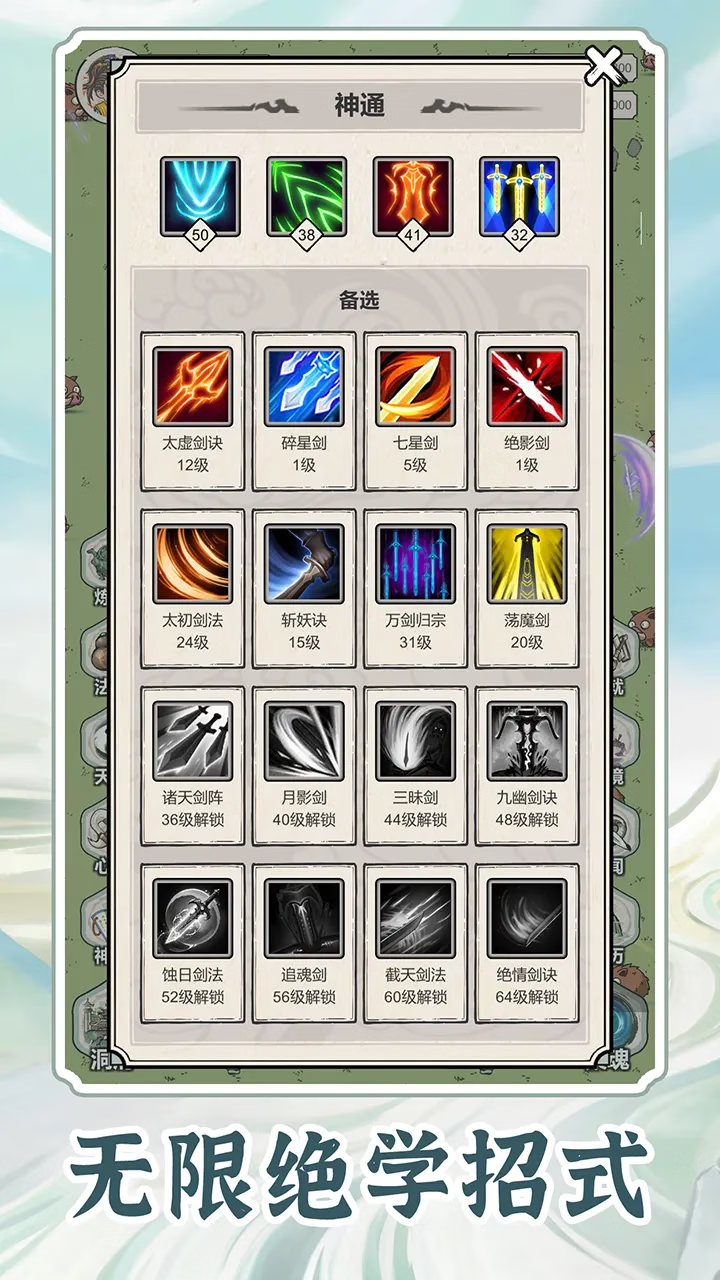Image resolution: width=720 pixels, height=1280 pixels.
Task: Select the equipped level 32 three-swords skill
Action: click(519, 197)
